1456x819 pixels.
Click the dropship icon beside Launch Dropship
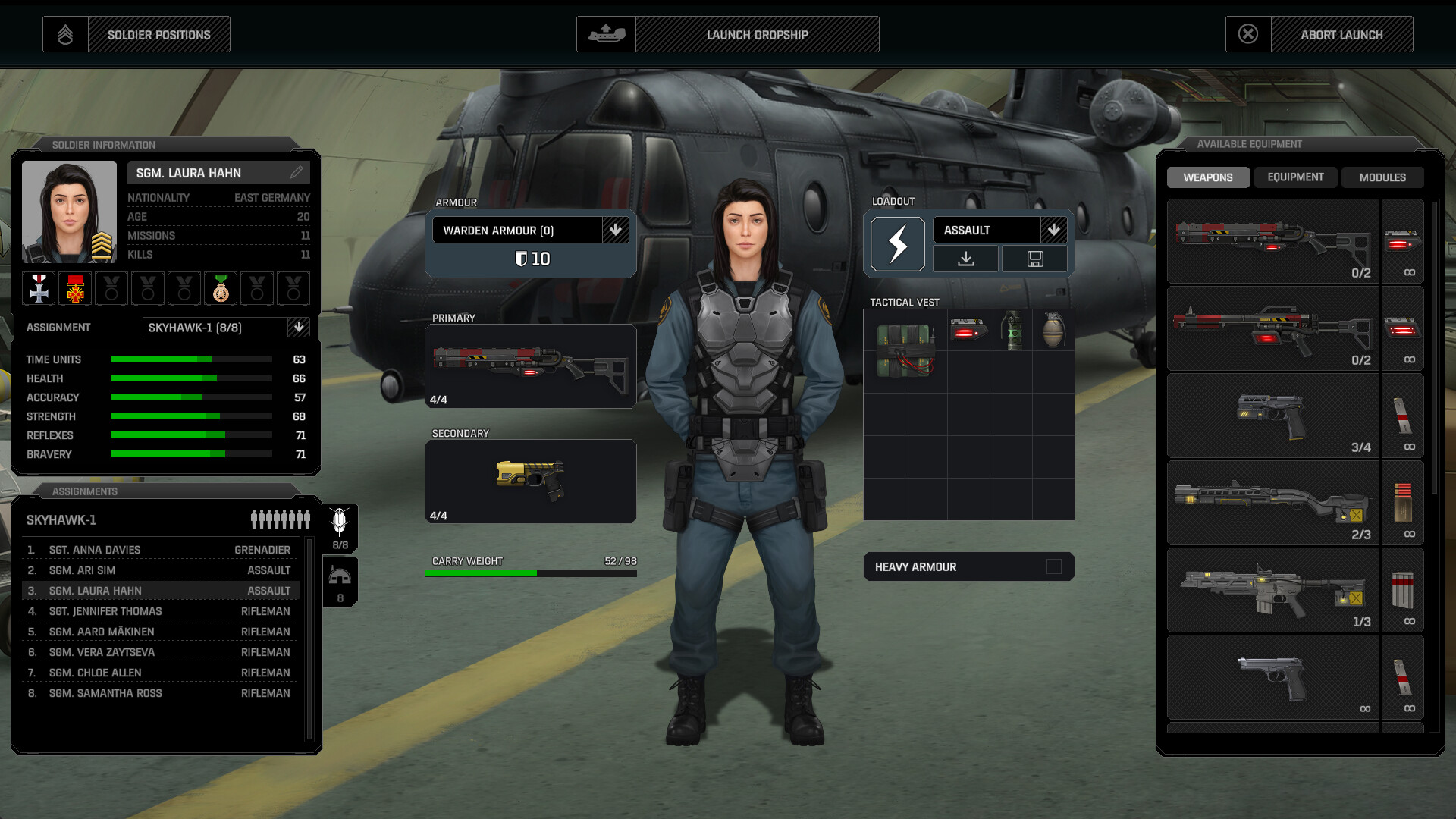pyautogui.click(x=607, y=33)
